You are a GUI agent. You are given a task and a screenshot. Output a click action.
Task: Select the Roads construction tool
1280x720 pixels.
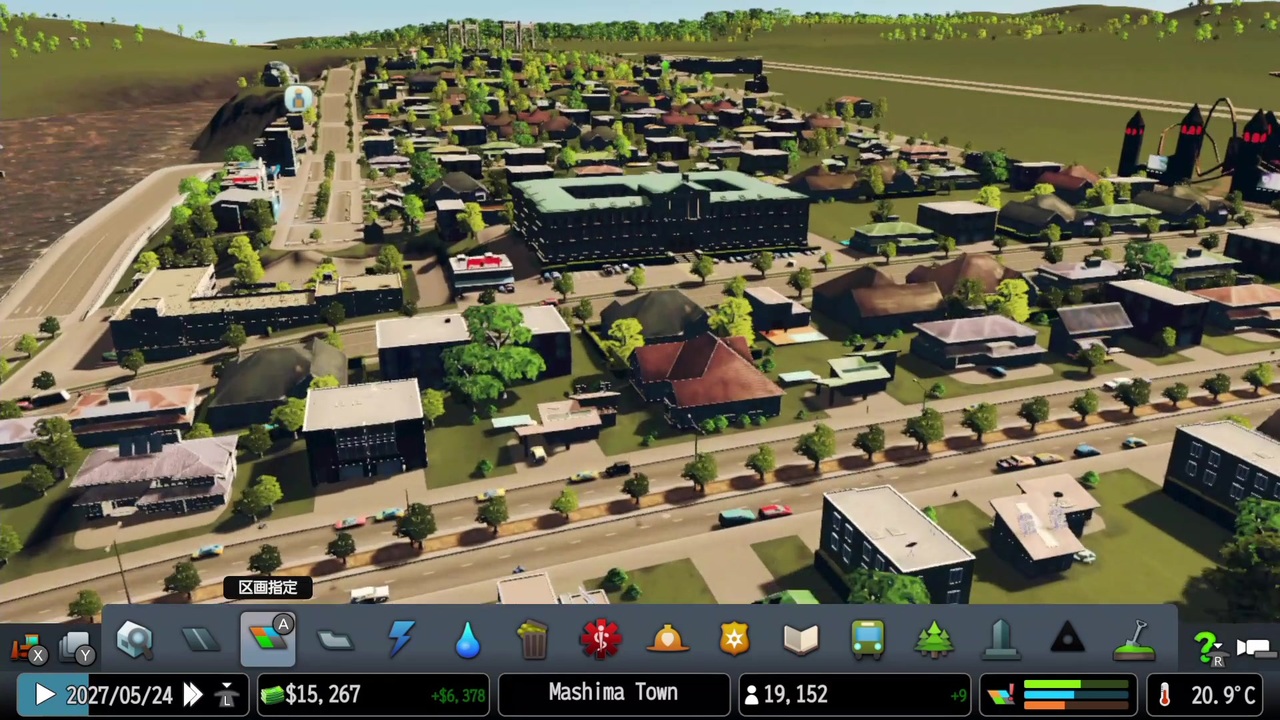200,640
